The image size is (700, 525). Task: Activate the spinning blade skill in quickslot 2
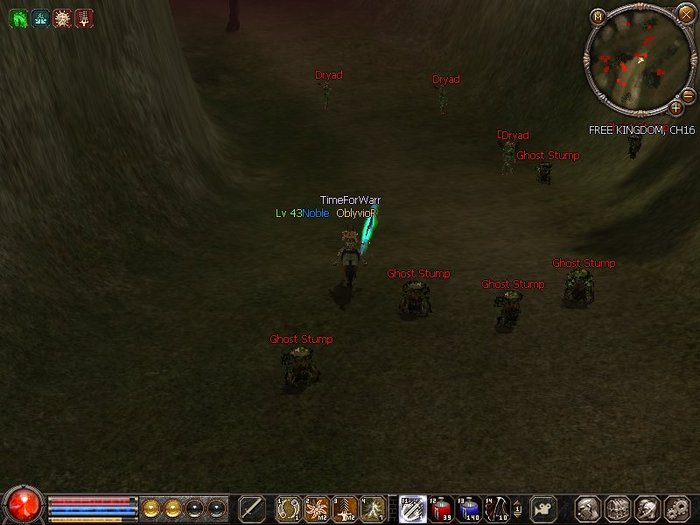[x=317, y=508]
